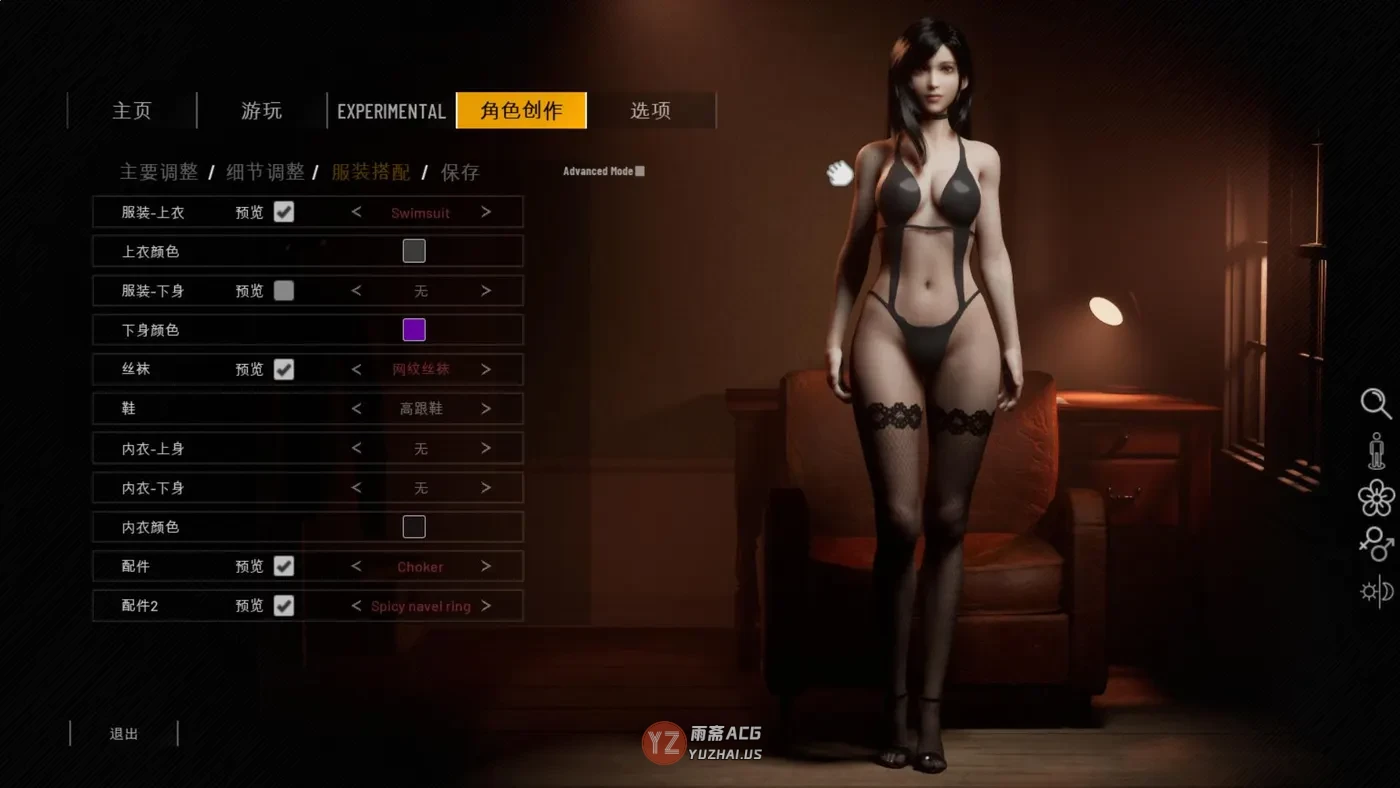Toggle the sun and moon lighting icon
1400x788 pixels.
click(x=1376, y=591)
